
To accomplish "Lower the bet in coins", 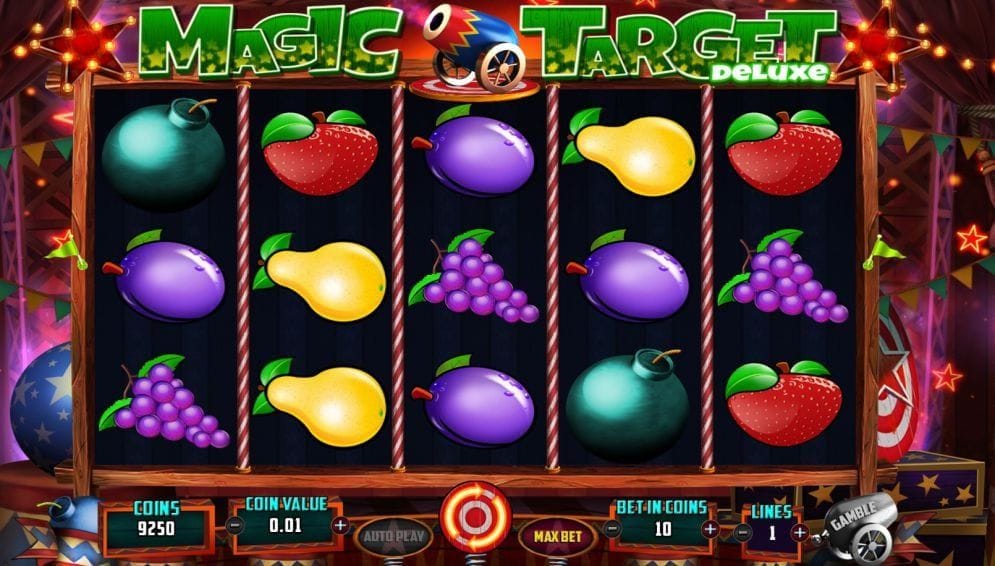I will (x=614, y=528).
